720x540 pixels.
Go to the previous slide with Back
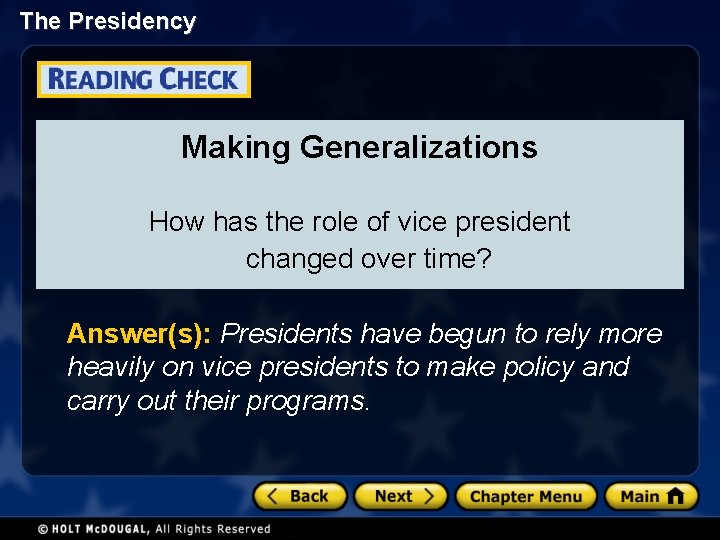point(299,496)
